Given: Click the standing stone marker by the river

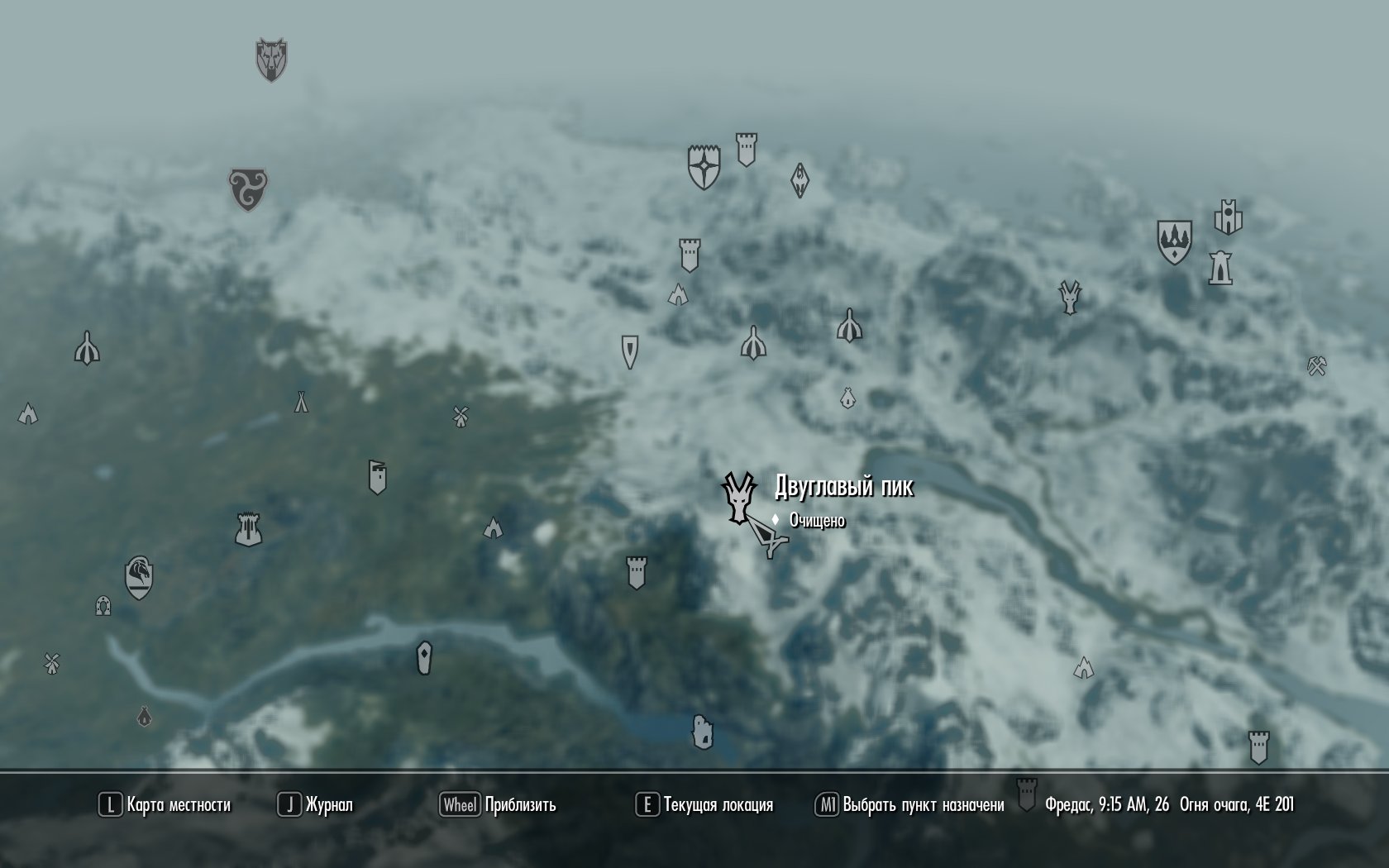Looking at the screenshot, I should [x=424, y=657].
